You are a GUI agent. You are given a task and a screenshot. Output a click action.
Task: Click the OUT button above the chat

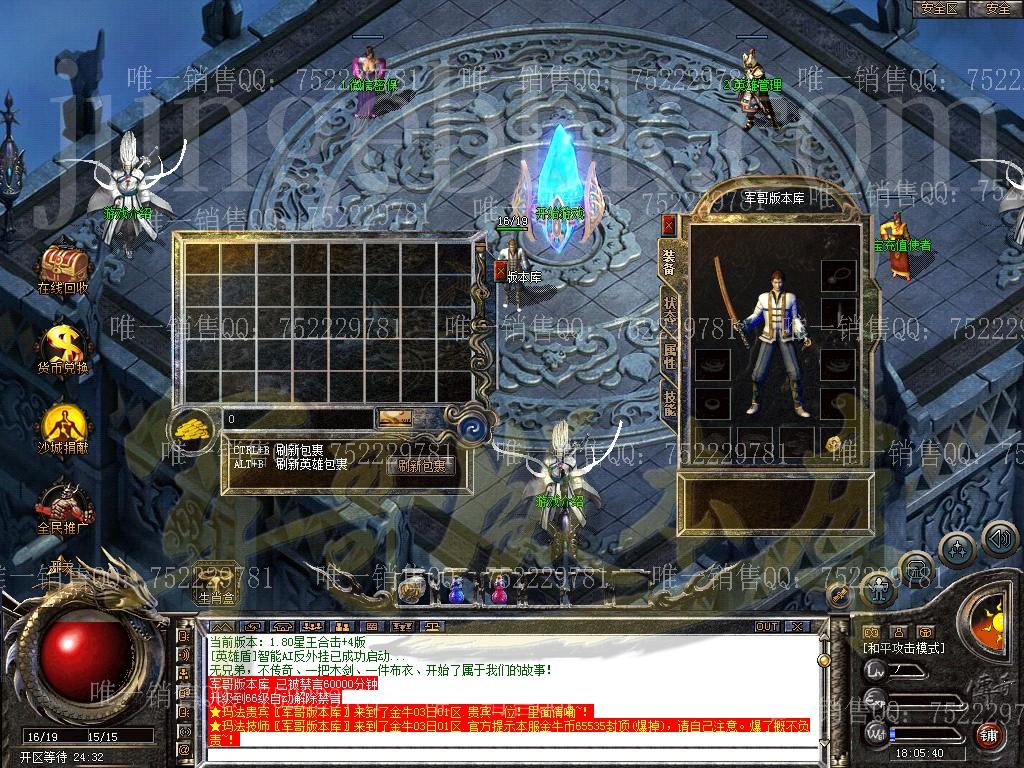(x=767, y=626)
